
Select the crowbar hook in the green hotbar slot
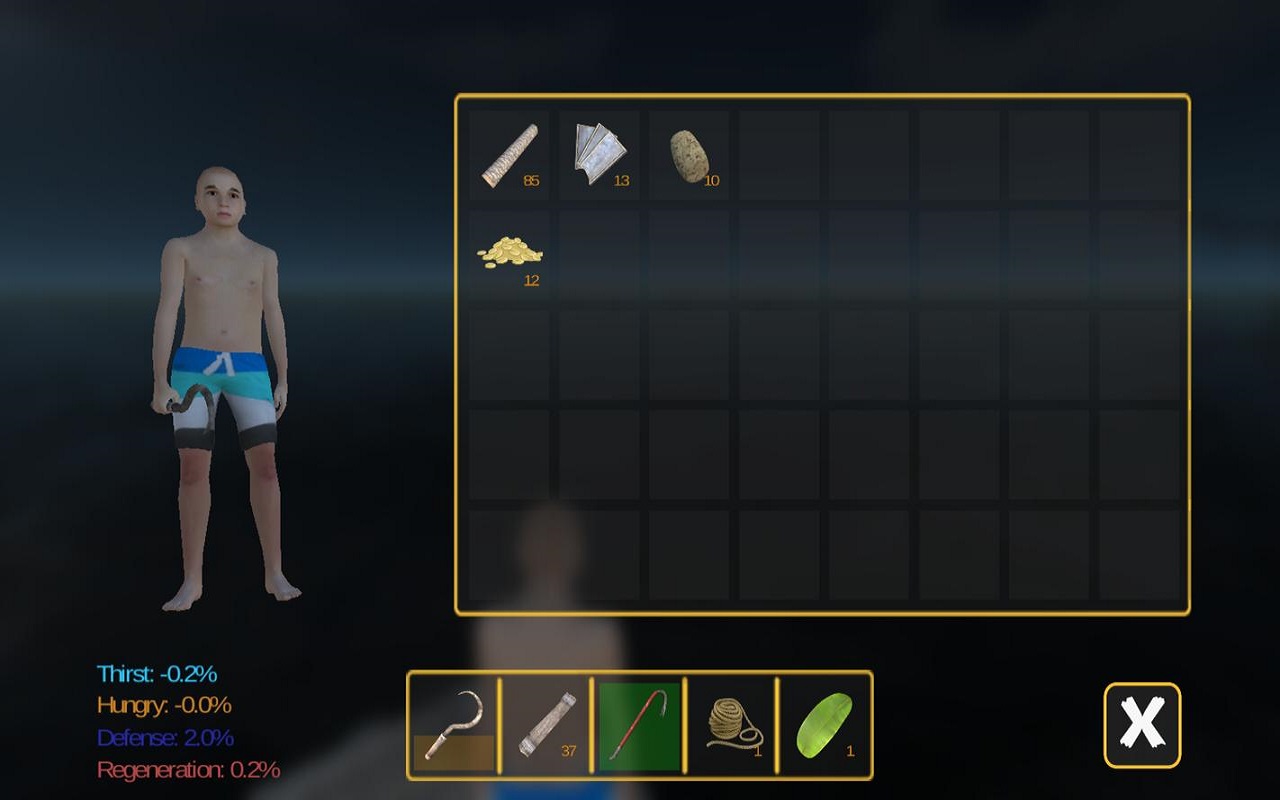pyautogui.click(x=640, y=722)
